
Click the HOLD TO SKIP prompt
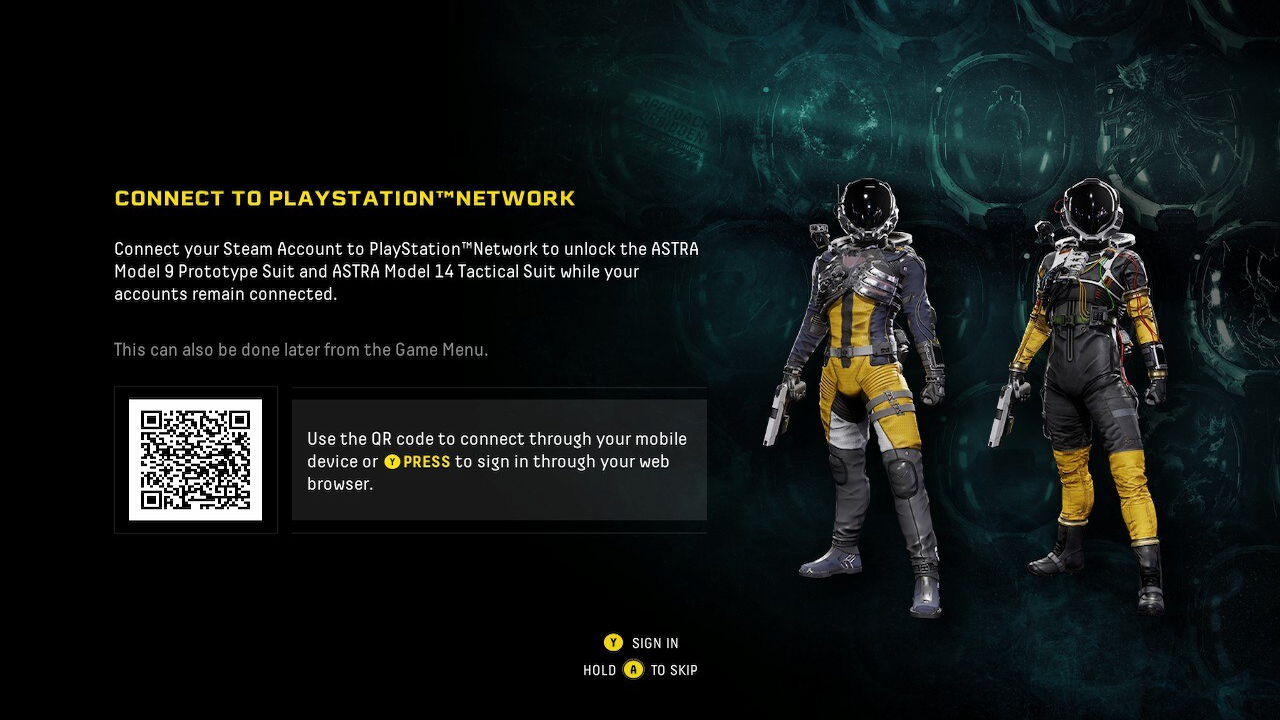(640, 670)
